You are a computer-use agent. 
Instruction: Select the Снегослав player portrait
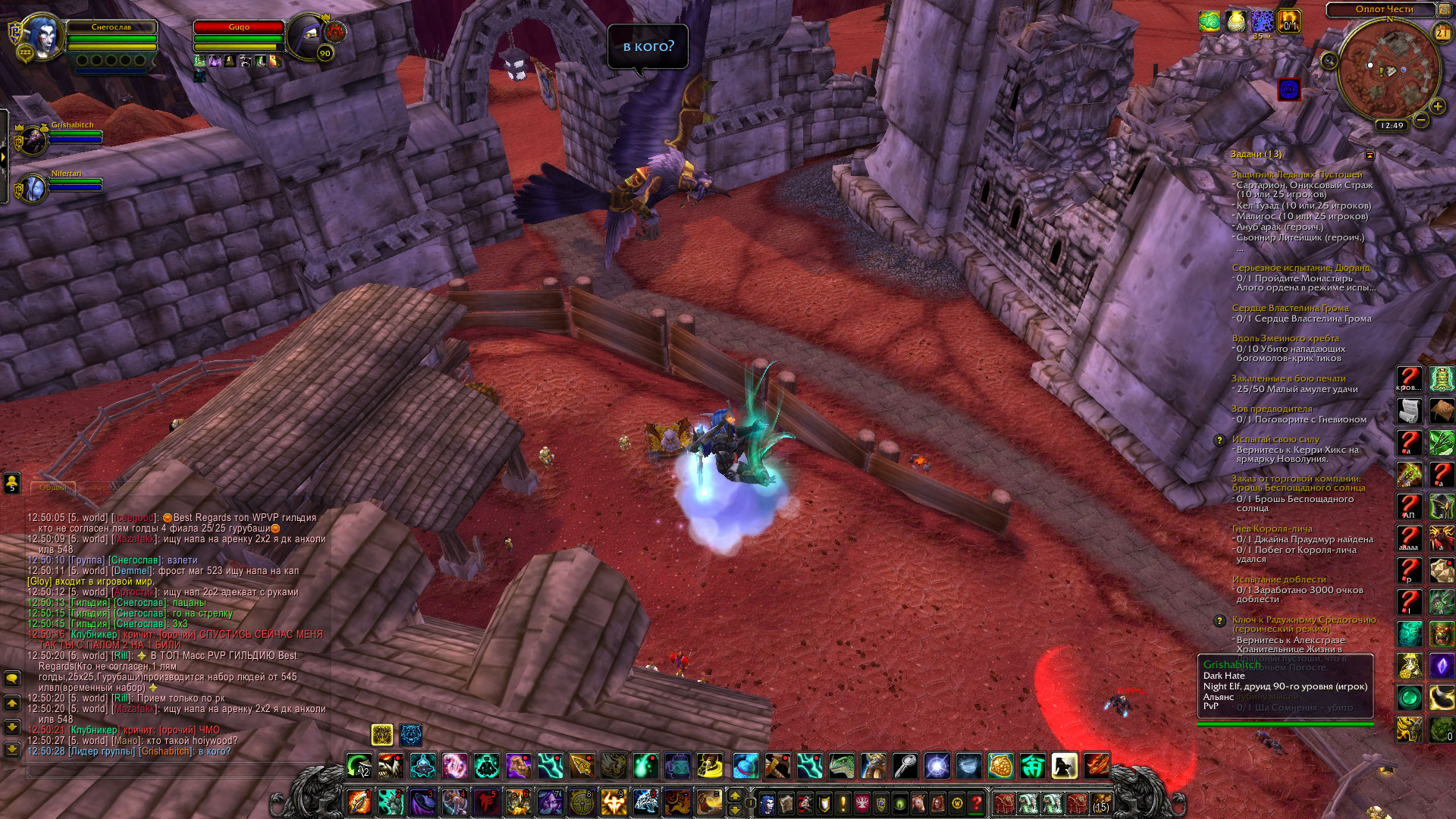[x=41, y=36]
